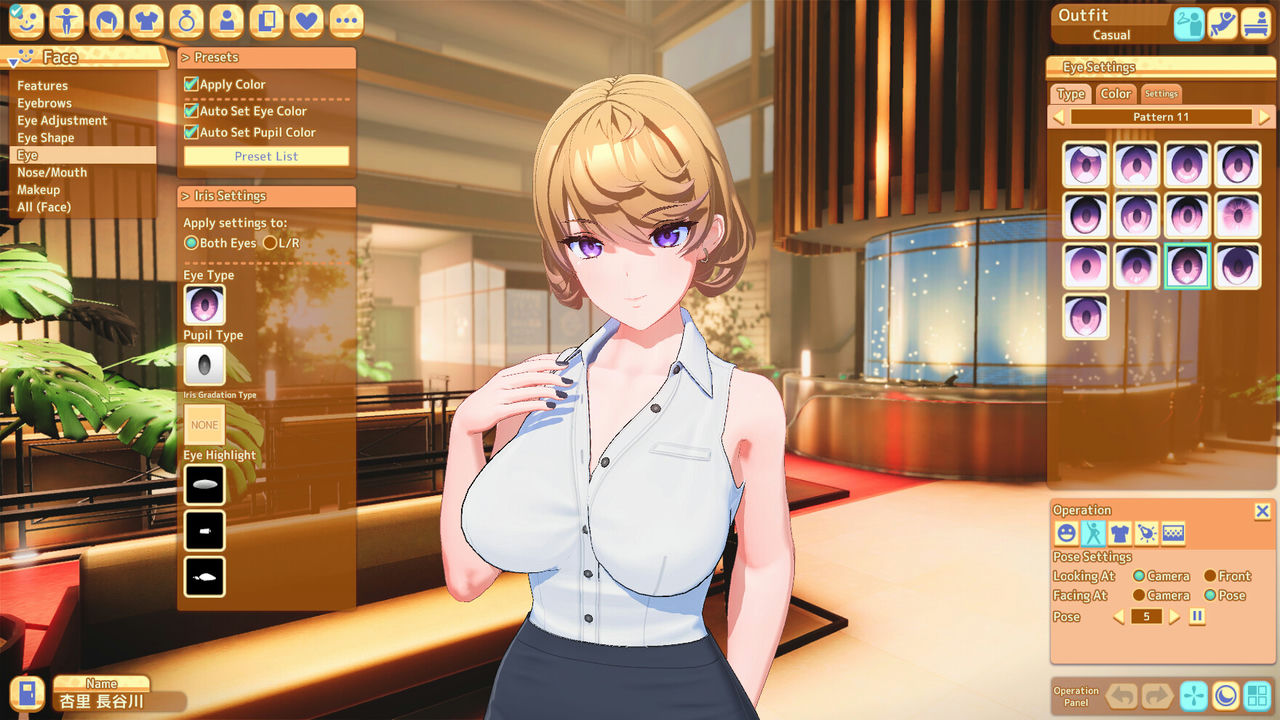Select the L/R radio button under Apply settings

click(269, 242)
